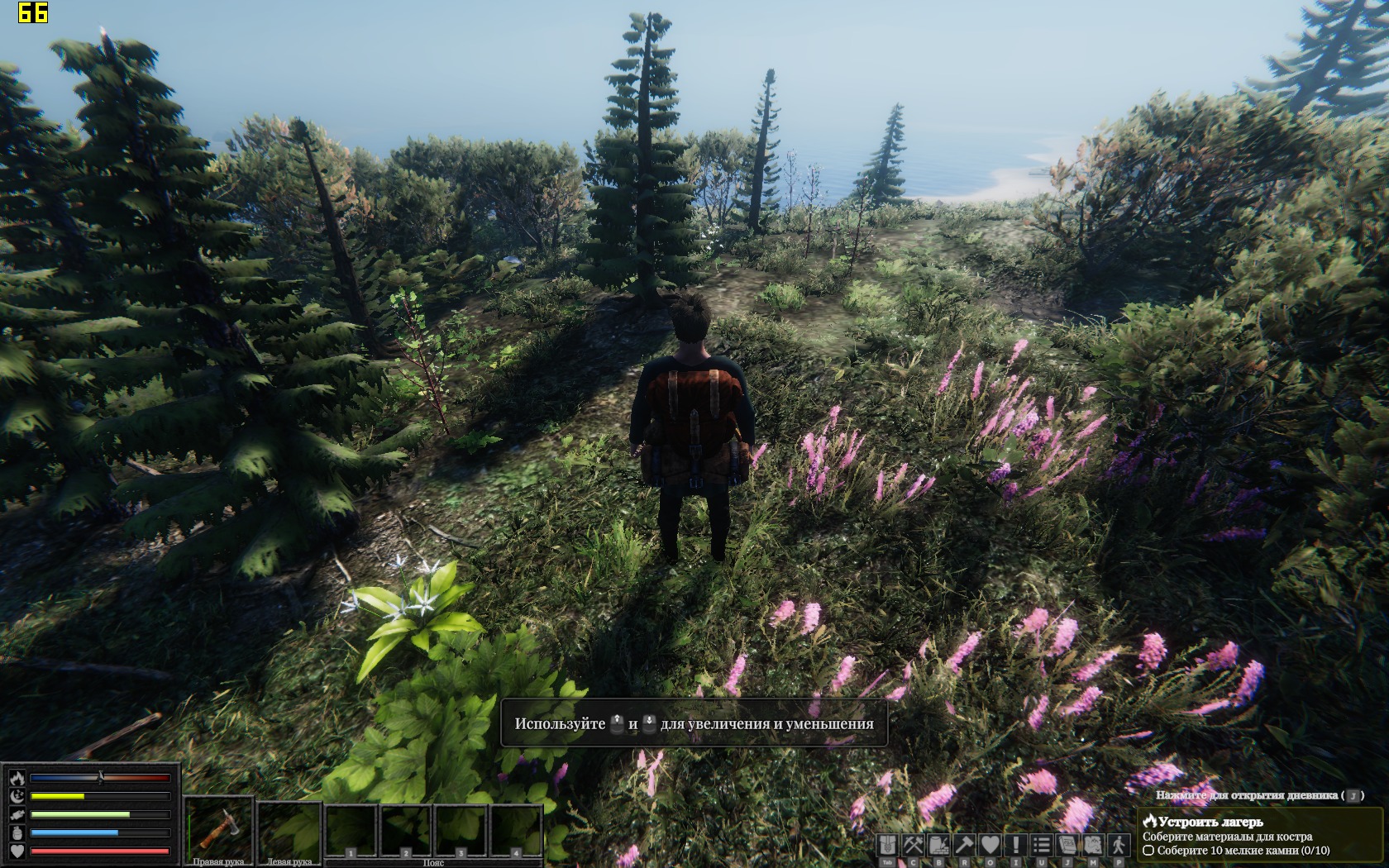Open crafting with the pickaxe-and-hammer icon
This screenshot has height=868, width=1389.
click(914, 845)
